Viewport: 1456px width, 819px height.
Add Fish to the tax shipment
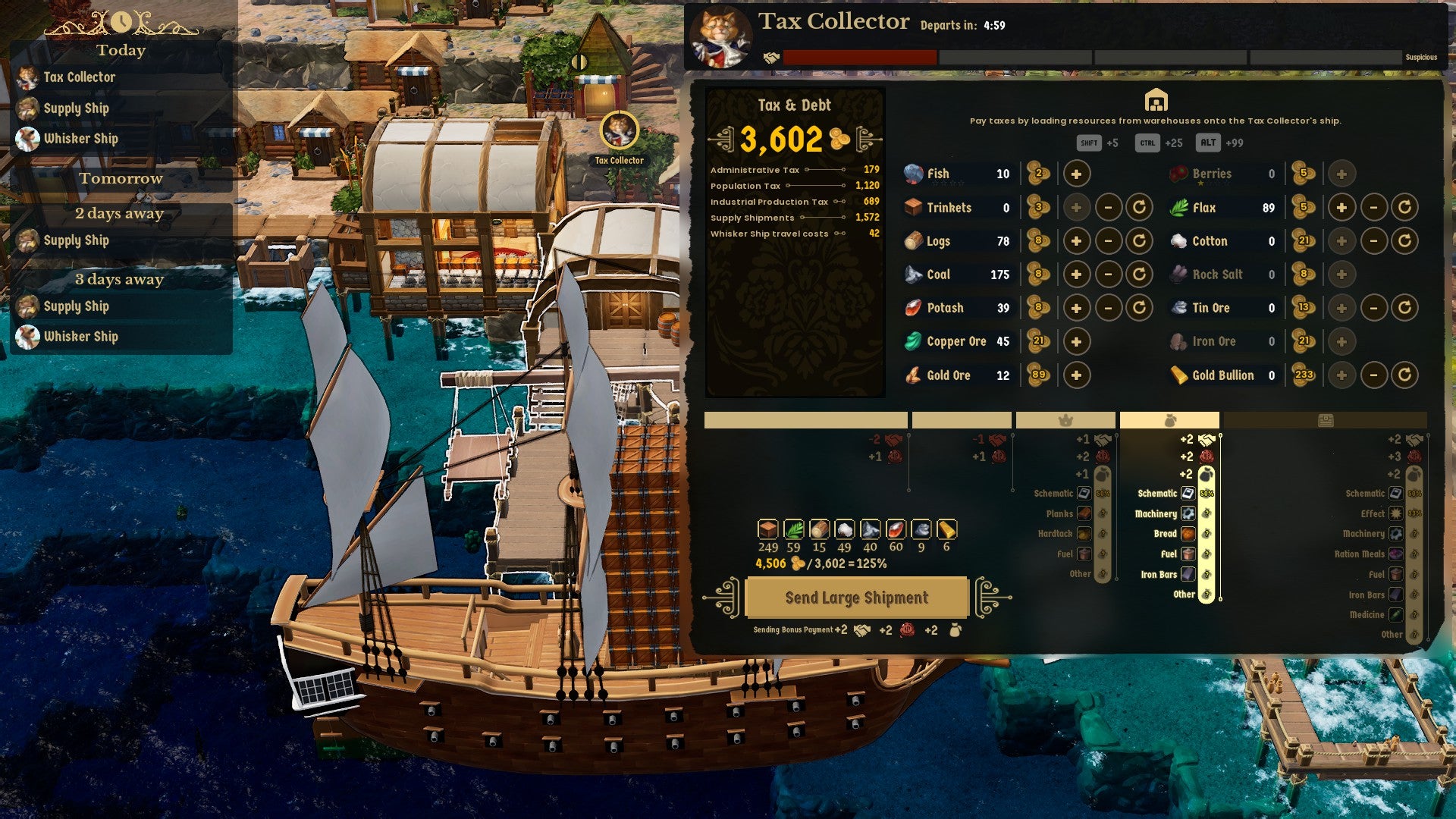[x=1076, y=174]
